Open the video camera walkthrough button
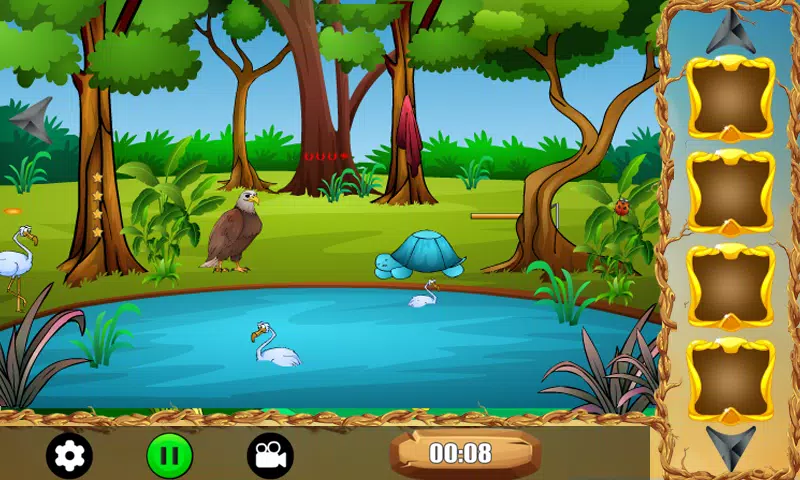The width and height of the screenshot is (800, 480). 270,456
